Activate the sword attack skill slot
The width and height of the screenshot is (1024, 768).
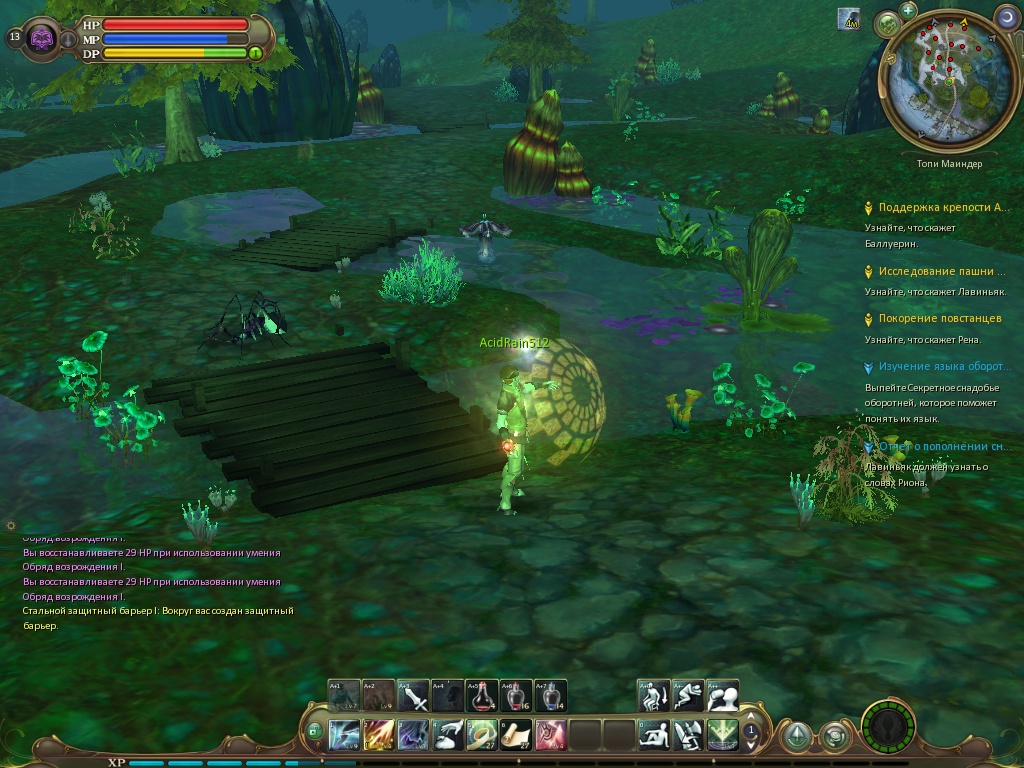[x=414, y=695]
